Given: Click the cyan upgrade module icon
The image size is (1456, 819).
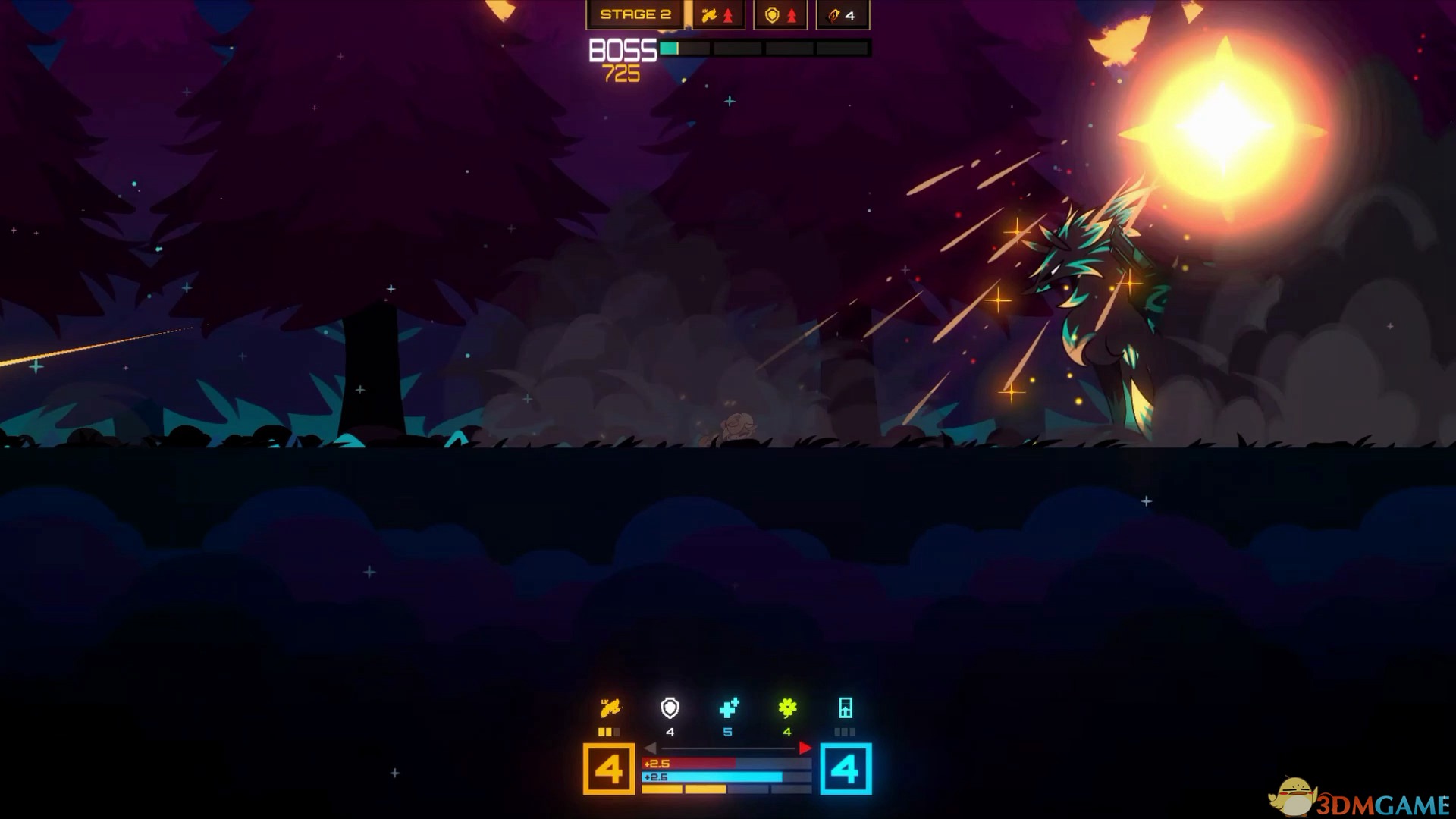Looking at the screenshot, I should click(846, 708).
